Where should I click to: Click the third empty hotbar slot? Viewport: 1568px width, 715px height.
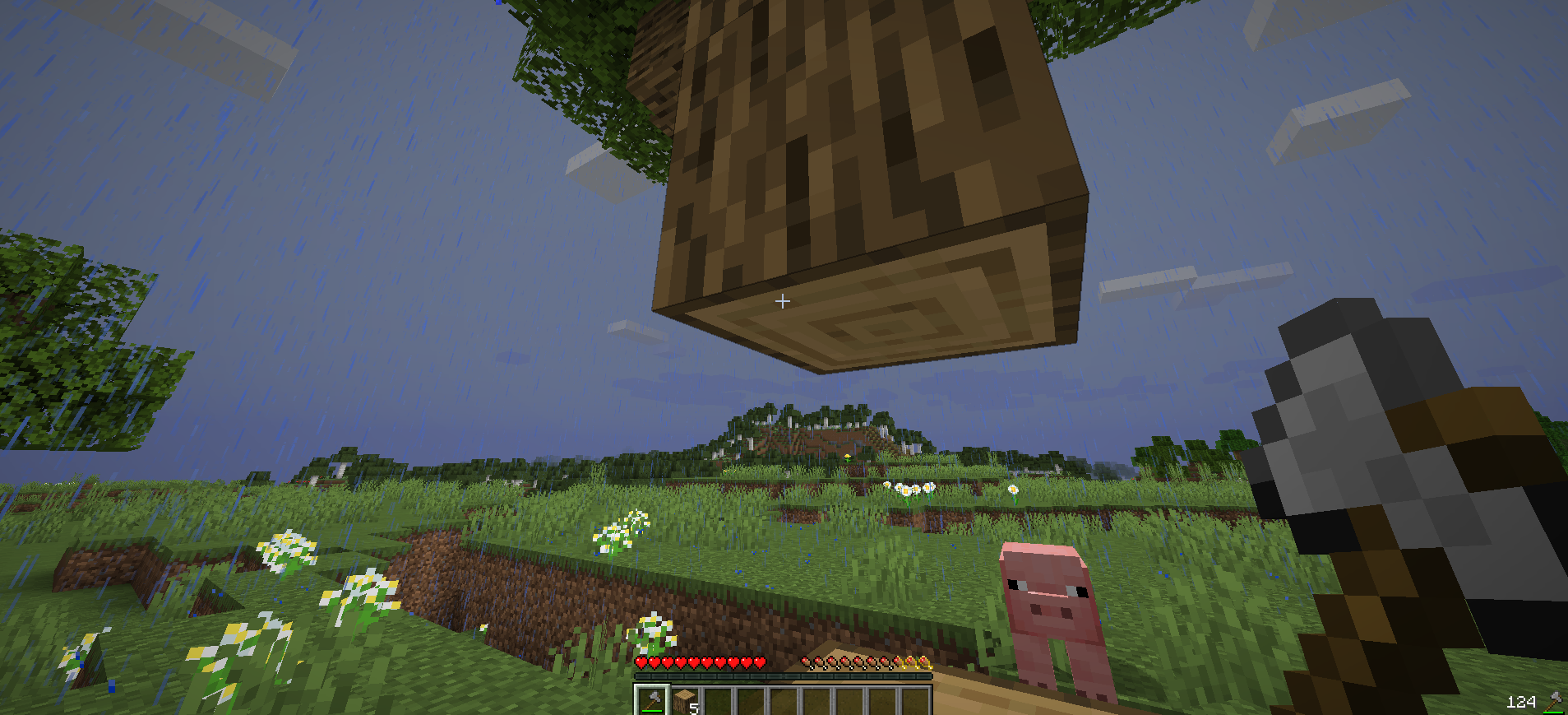click(786, 703)
